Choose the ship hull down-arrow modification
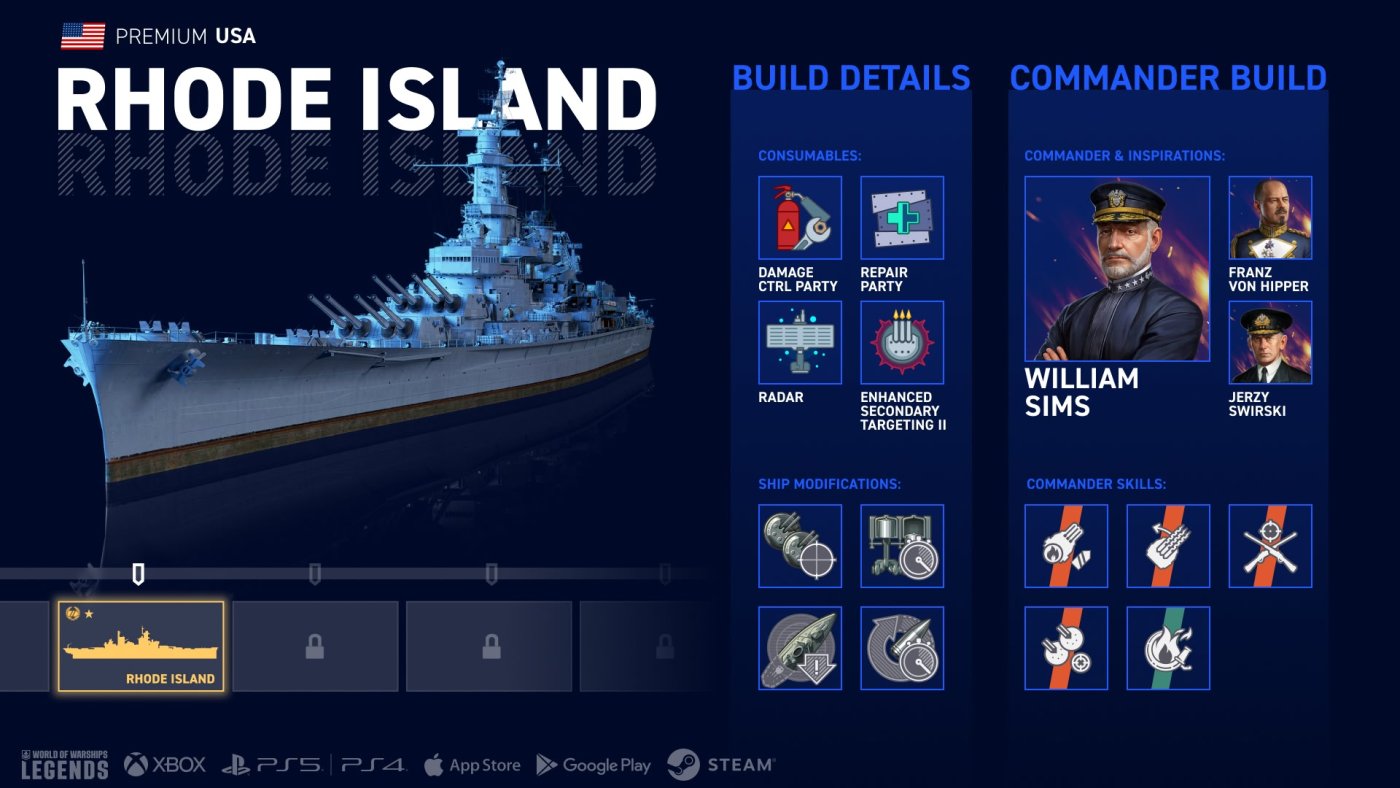The image size is (1400, 788). tap(800, 648)
